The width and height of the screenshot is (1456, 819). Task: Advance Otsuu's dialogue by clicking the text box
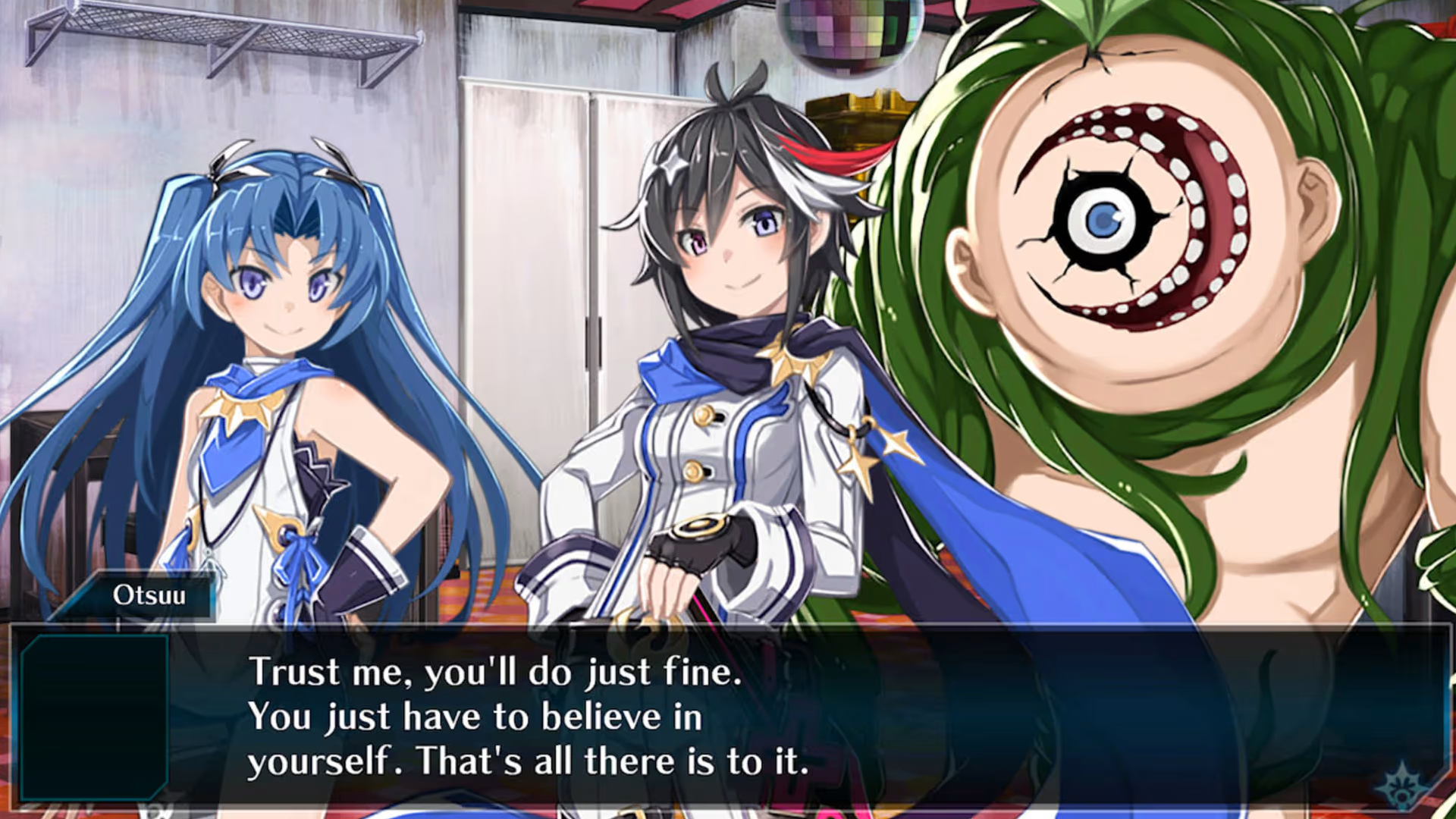(x=728, y=717)
